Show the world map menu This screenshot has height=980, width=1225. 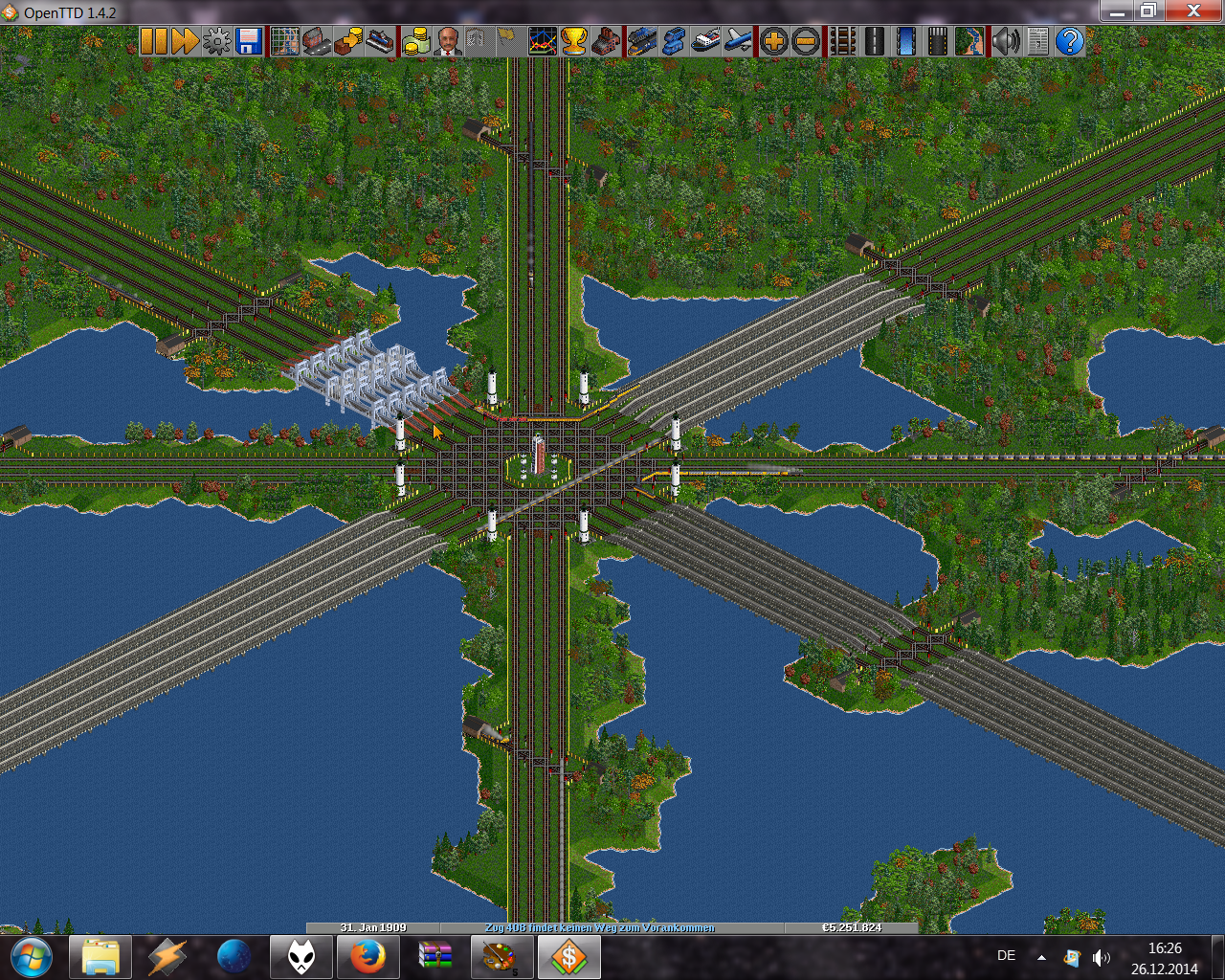(284, 41)
